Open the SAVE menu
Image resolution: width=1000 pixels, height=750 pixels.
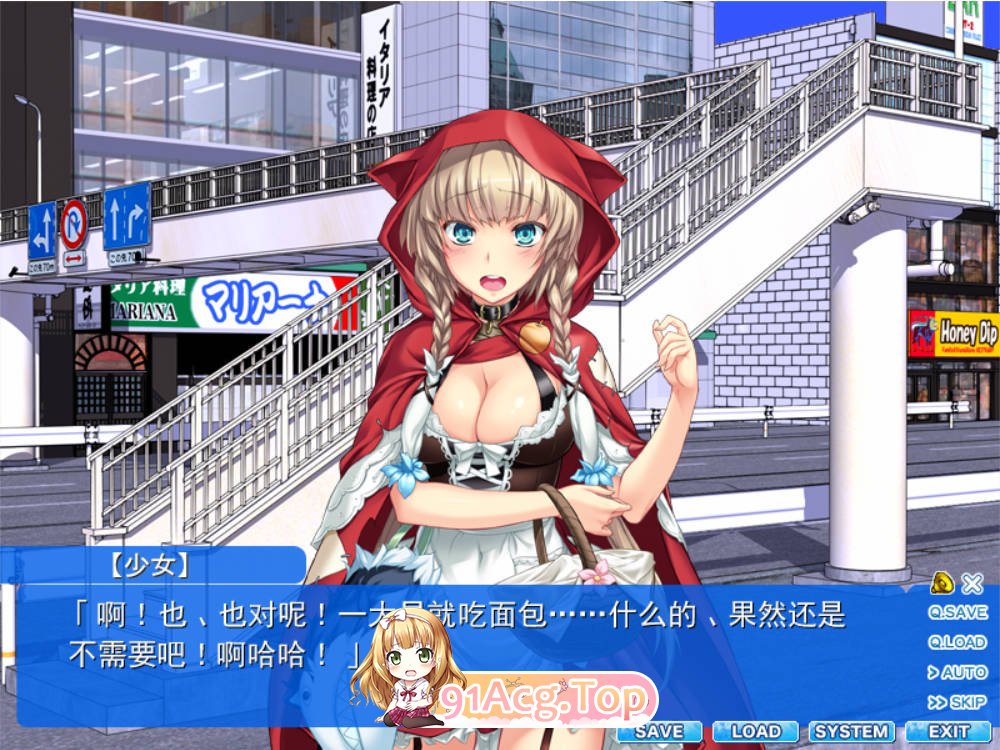click(659, 732)
